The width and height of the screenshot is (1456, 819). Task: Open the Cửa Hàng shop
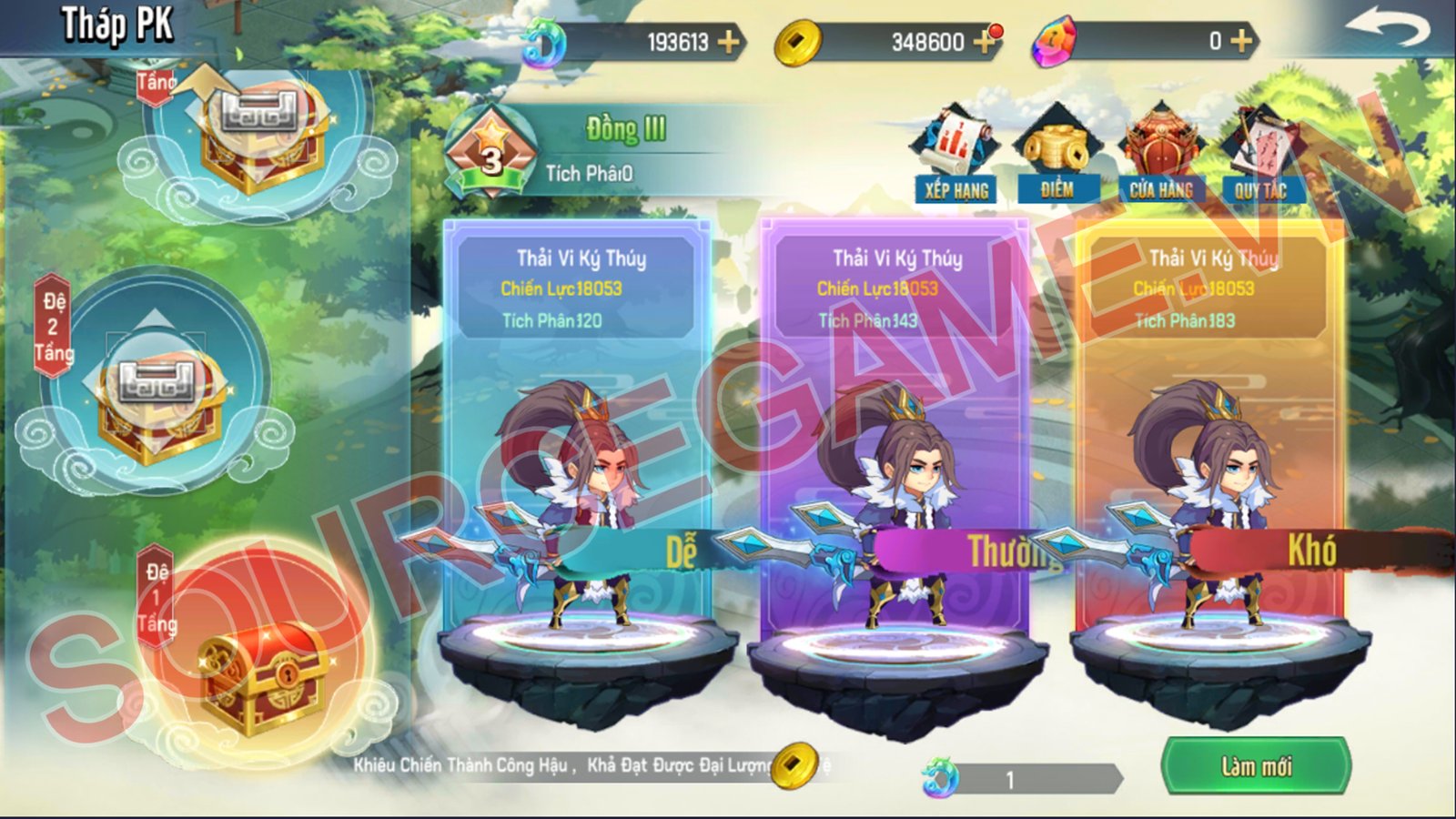(x=1161, y=155)
